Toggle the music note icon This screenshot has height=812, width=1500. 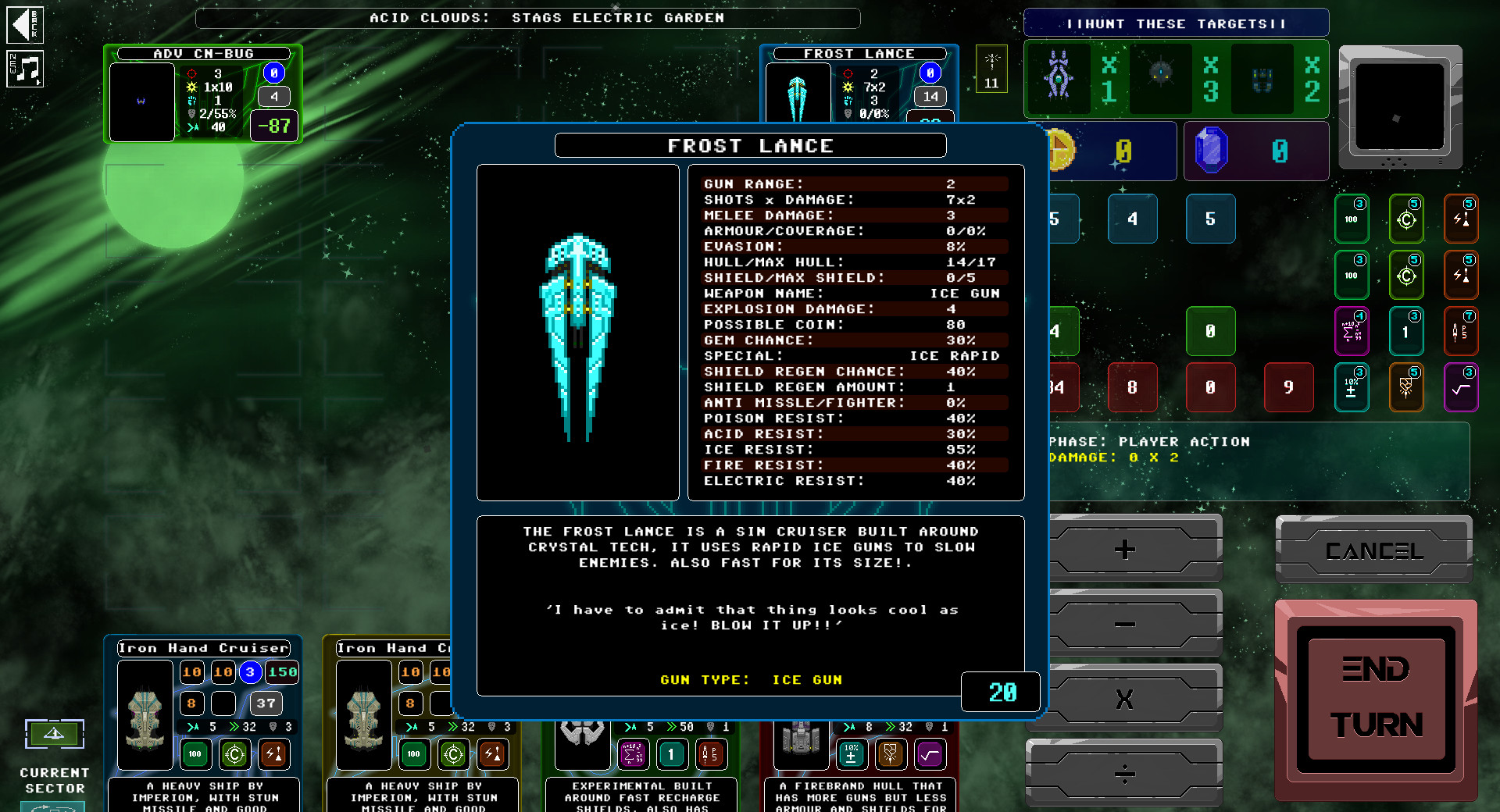tap(26, 69)
